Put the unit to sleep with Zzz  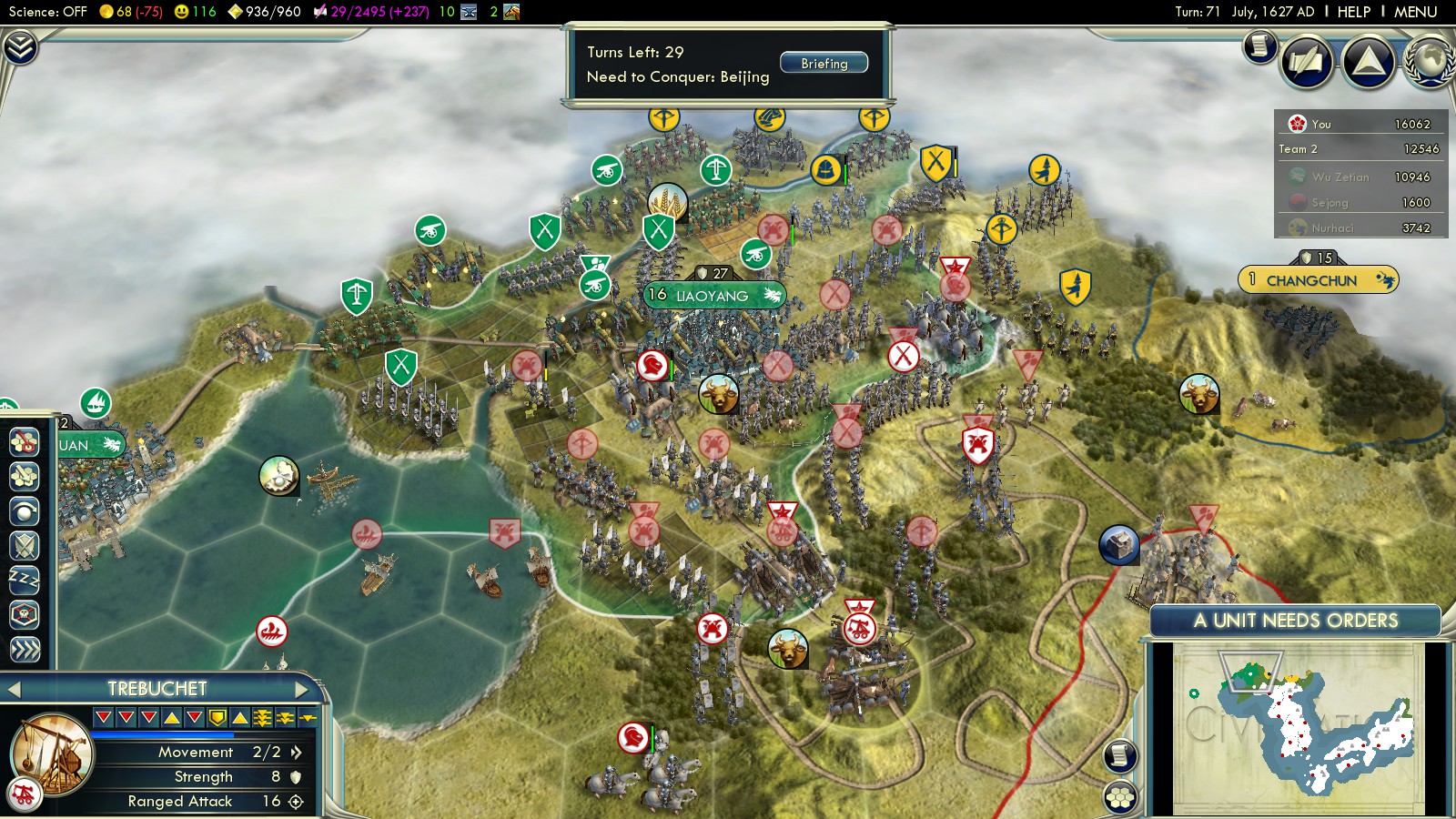[x=24, y=580]
